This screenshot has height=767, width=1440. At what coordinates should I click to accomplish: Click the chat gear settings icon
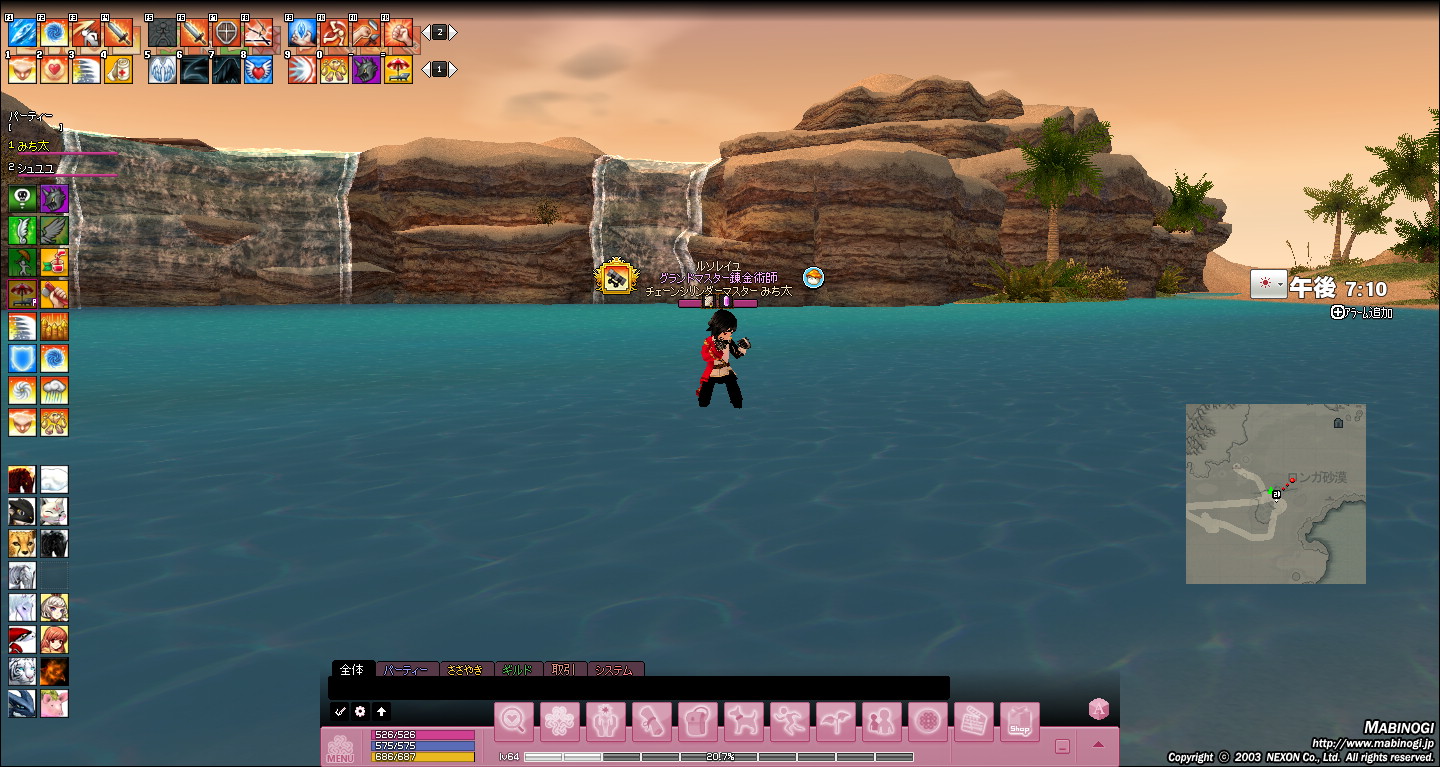click(x=361, y=711)
